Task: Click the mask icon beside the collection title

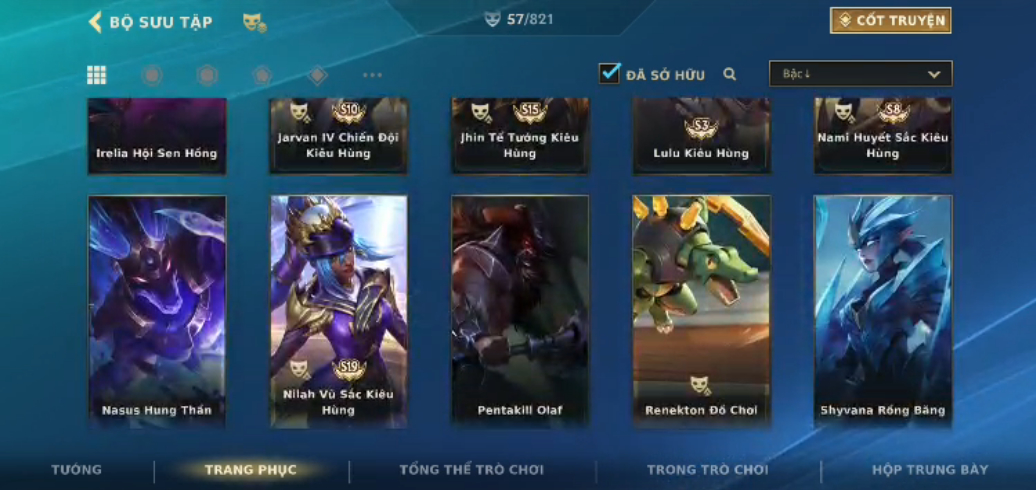Action: click(x=254, y=22)
